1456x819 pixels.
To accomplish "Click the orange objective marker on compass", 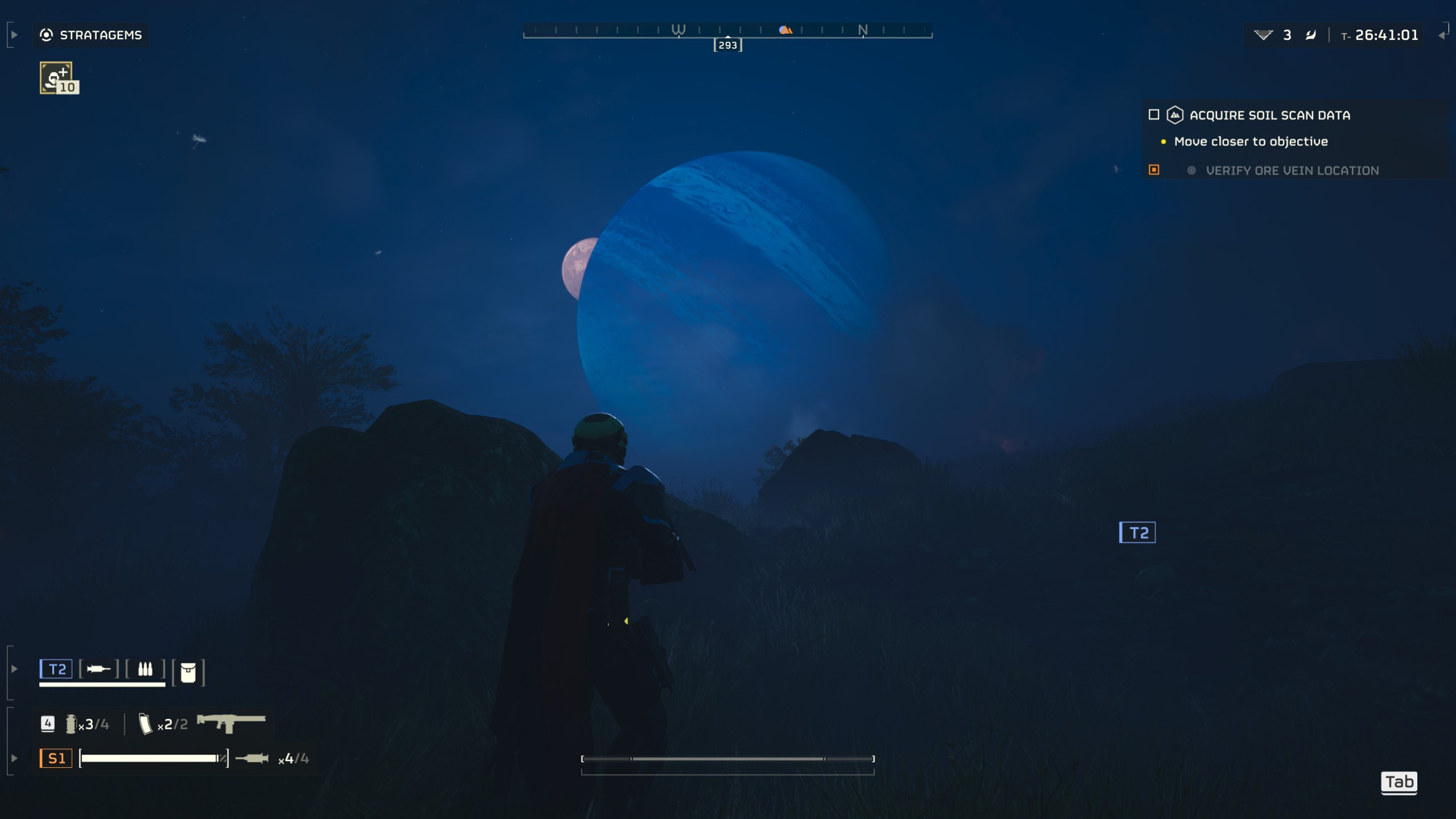I will (785, 30).
